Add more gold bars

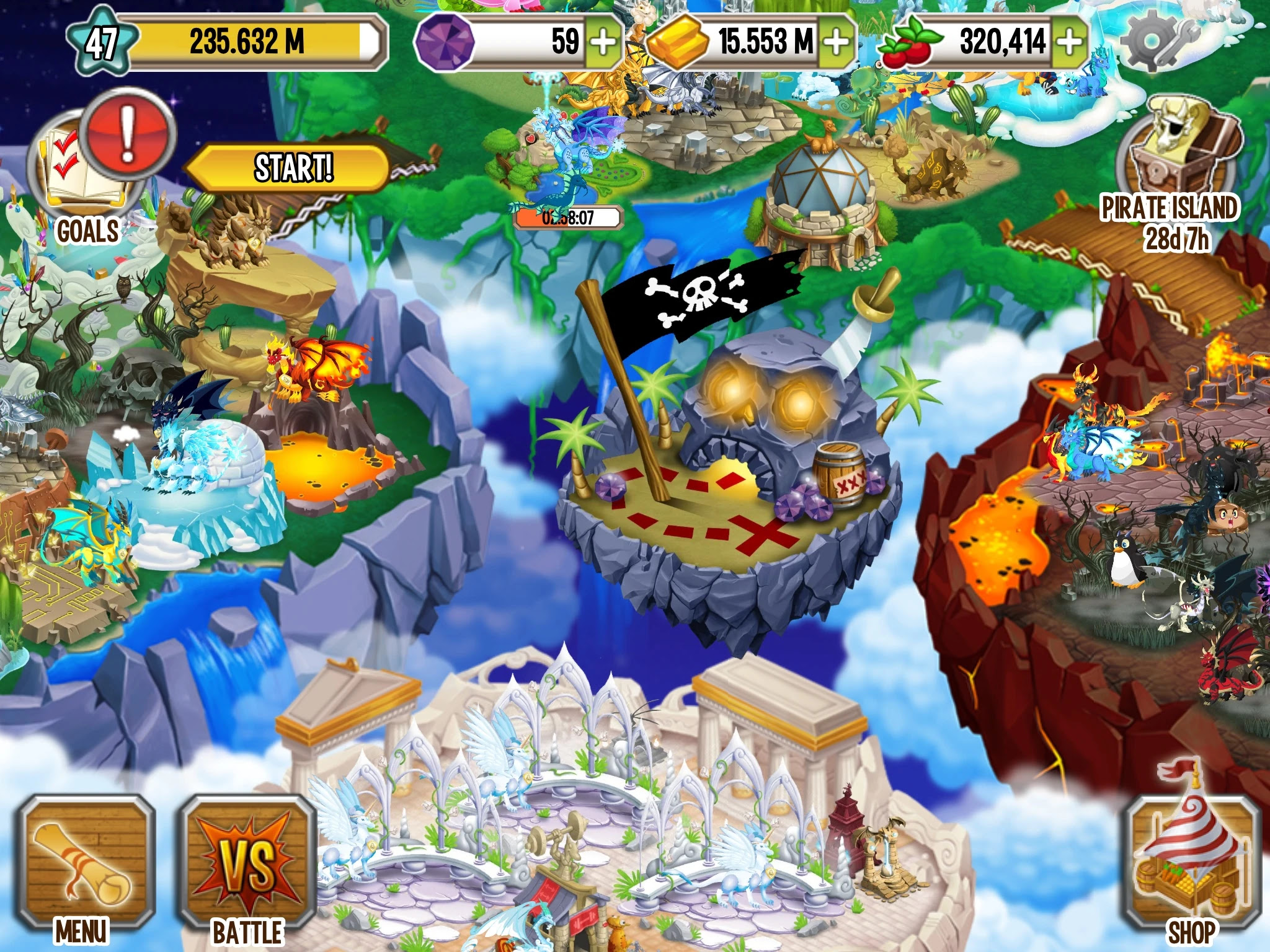[x=837, y=42]
